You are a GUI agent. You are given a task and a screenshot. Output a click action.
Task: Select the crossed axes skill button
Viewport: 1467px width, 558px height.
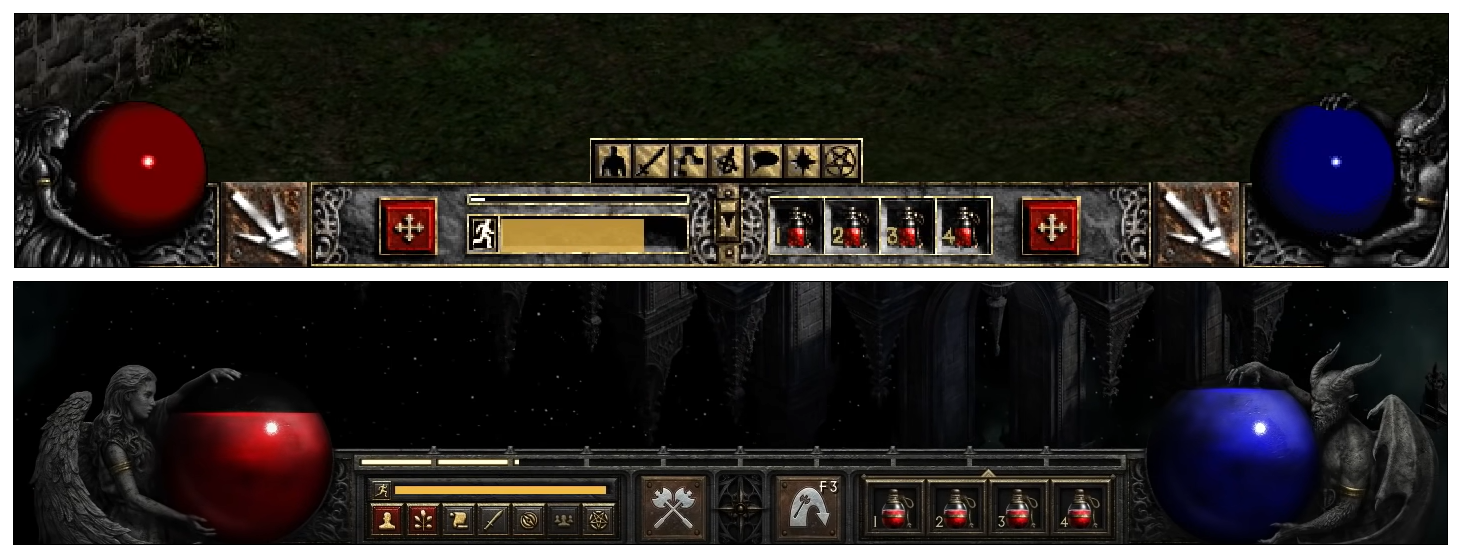point(673,508)
